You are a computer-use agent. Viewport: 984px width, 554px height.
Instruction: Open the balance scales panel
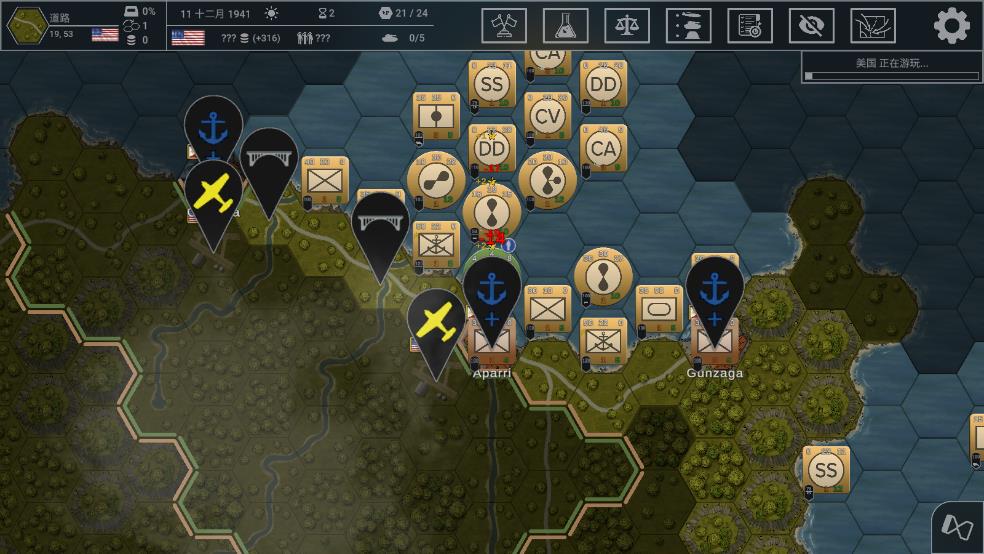point(627,25)
